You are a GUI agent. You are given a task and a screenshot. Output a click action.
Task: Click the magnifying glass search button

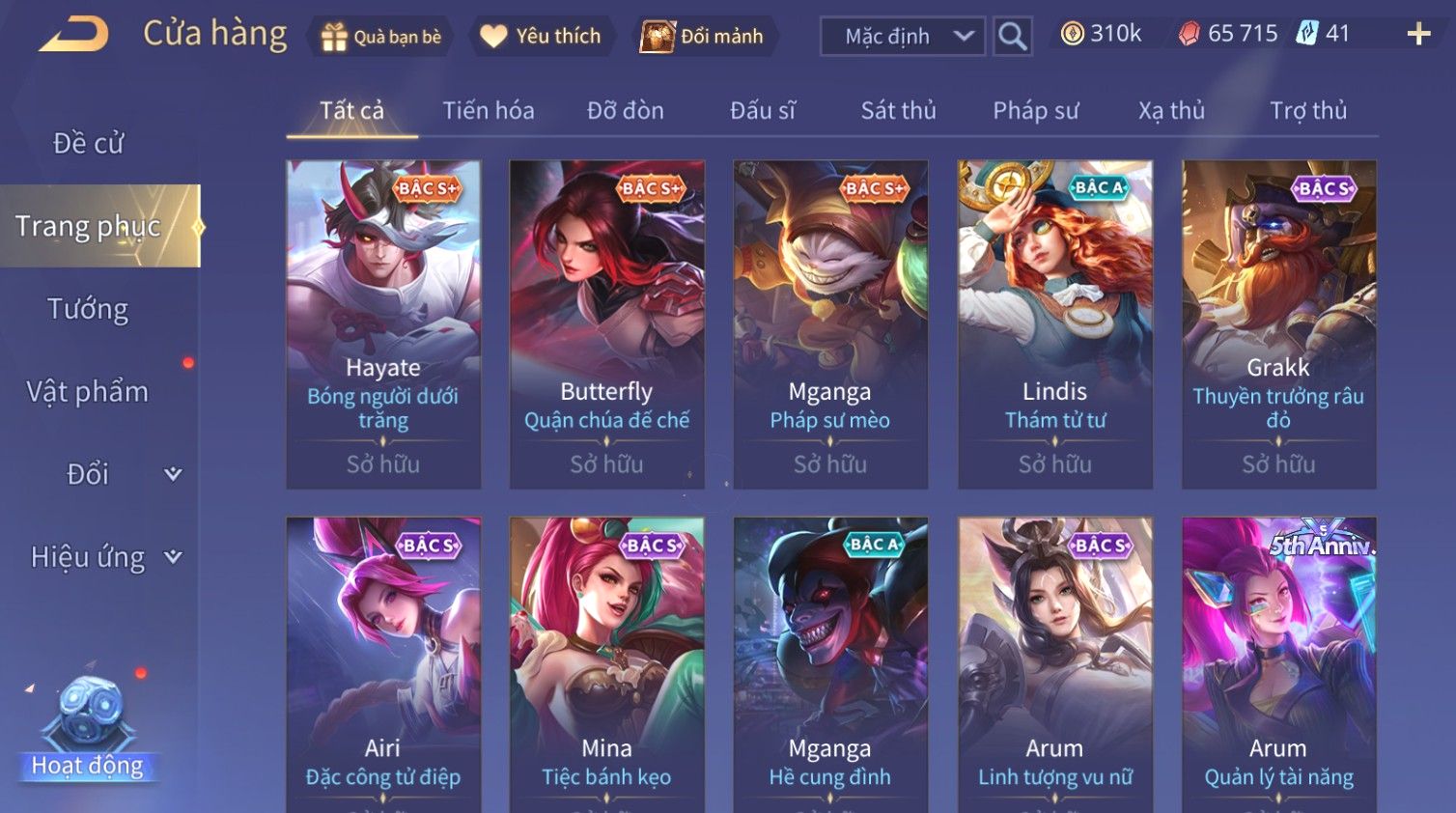coord(1013,37)
